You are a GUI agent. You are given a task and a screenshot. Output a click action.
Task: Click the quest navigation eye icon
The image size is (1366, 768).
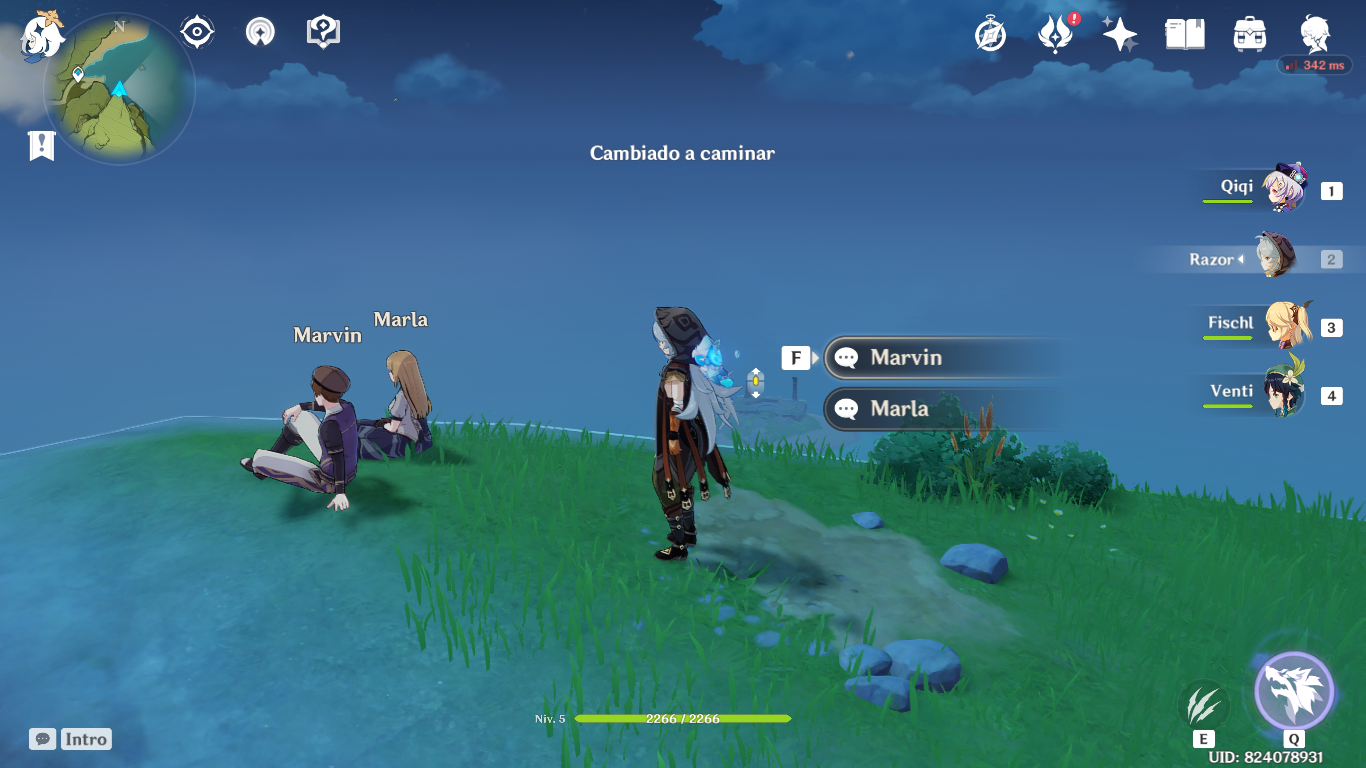point(196,31)
